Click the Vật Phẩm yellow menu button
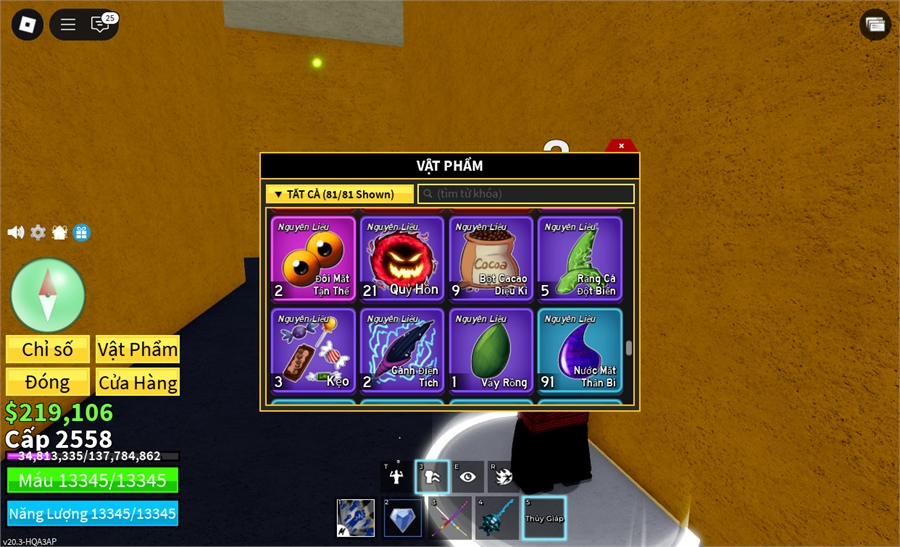 click(138, 349)
